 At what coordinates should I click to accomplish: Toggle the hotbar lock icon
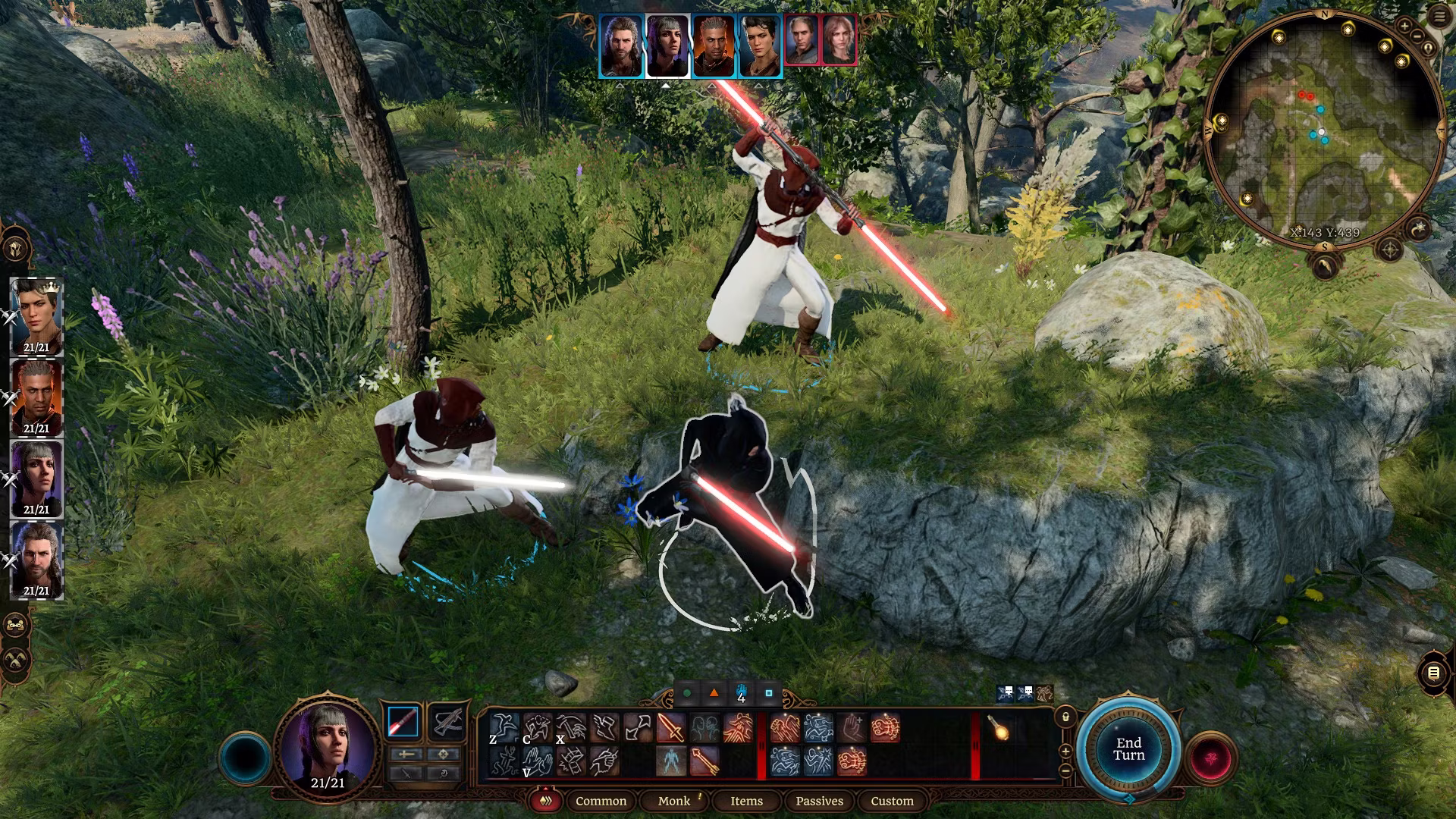point(1065,717)
